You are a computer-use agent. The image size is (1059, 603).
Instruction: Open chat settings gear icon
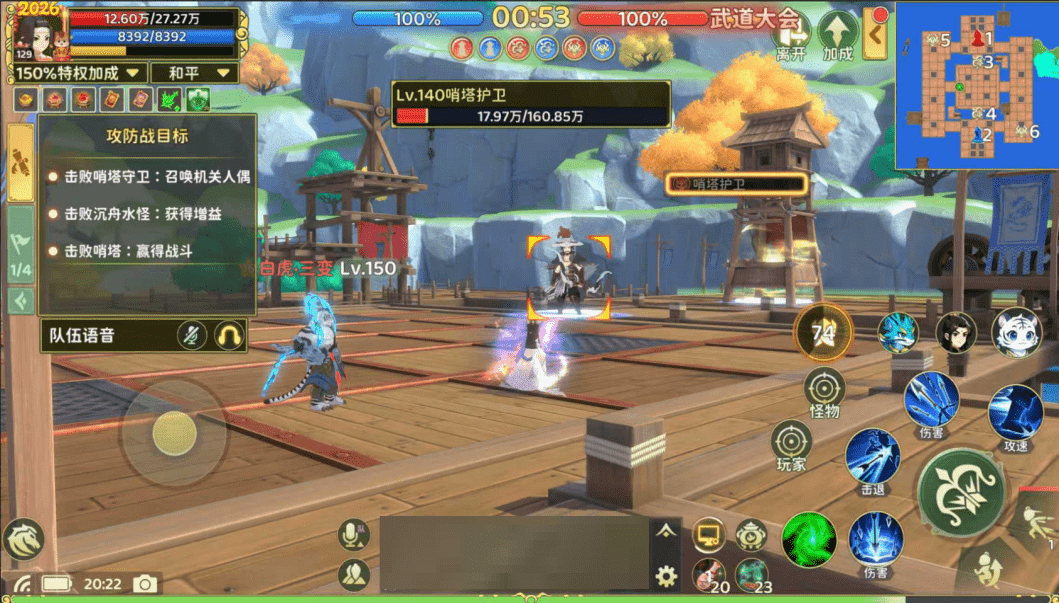(666, 575)
